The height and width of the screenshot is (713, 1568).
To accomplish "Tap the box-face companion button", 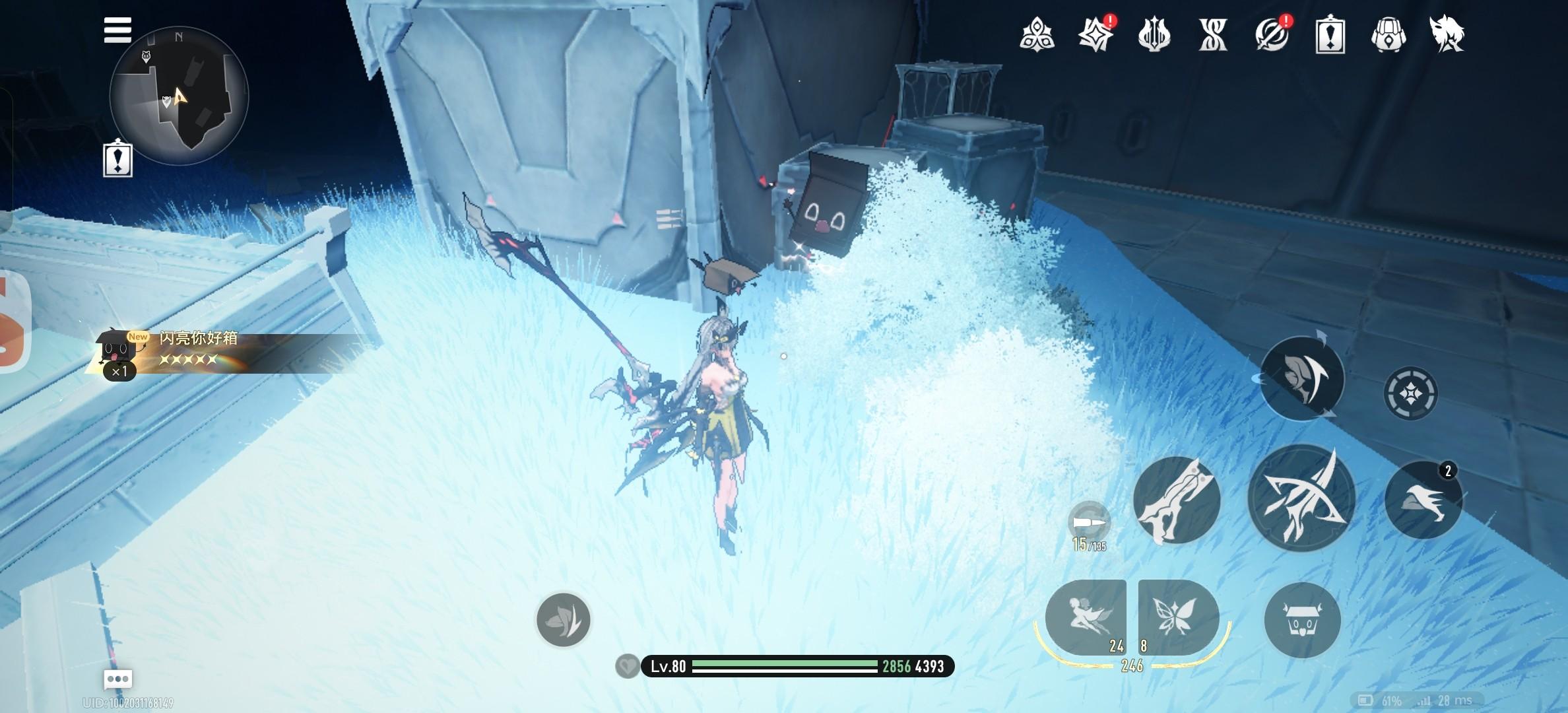I will click(1302, 620).
